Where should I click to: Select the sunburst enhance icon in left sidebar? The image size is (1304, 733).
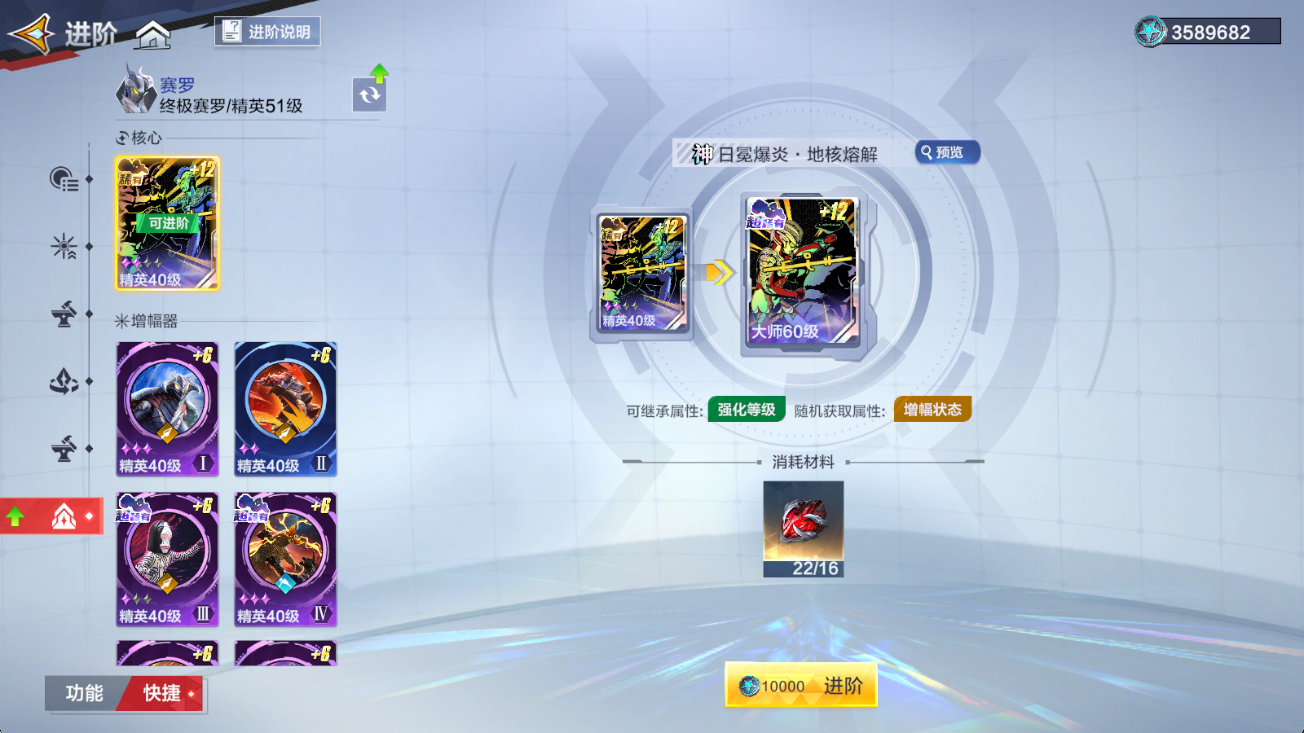[x=63, y=248]
